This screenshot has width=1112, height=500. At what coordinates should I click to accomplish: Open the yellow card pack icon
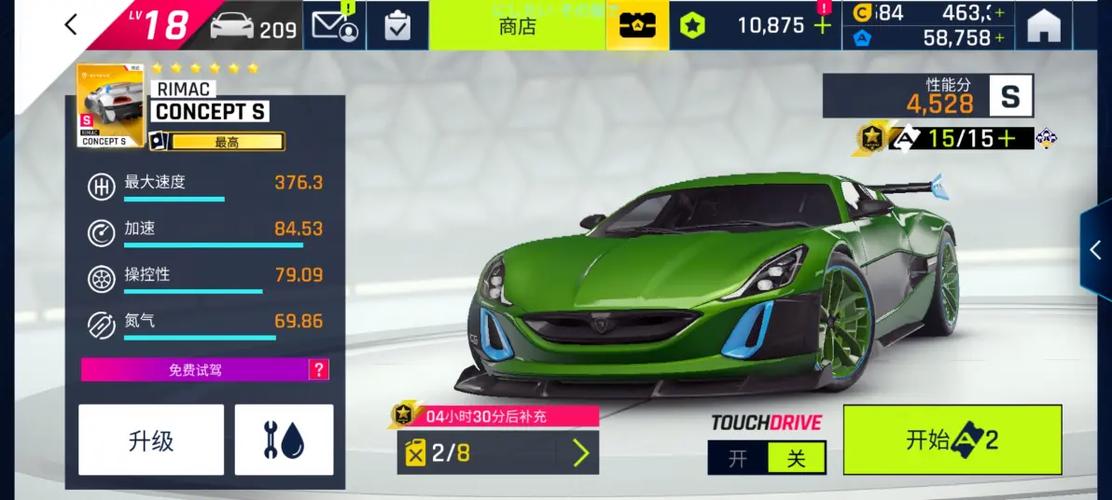coord(637,26)
